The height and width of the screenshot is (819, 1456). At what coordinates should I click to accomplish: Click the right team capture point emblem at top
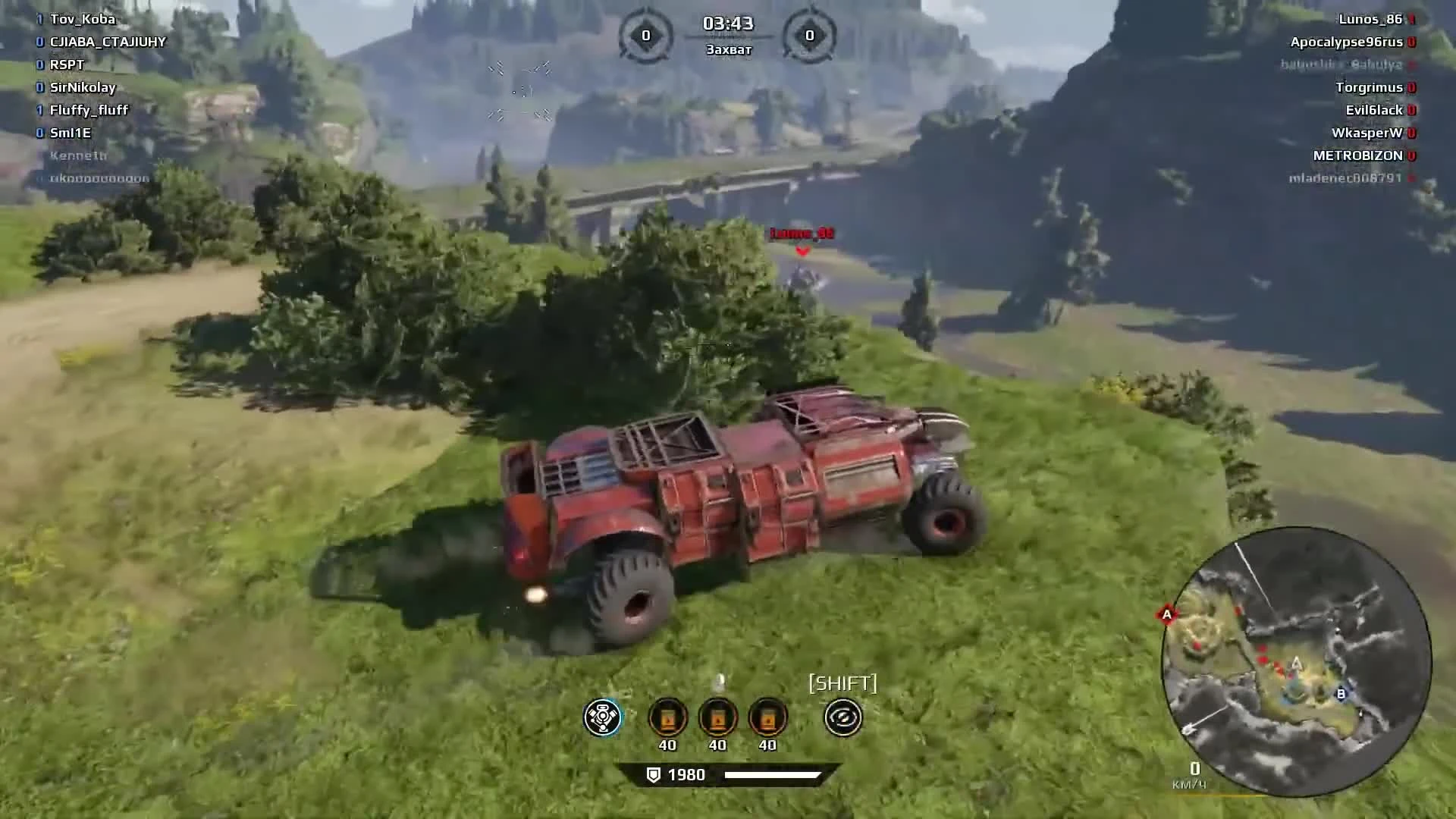click(x=808, y=33)
